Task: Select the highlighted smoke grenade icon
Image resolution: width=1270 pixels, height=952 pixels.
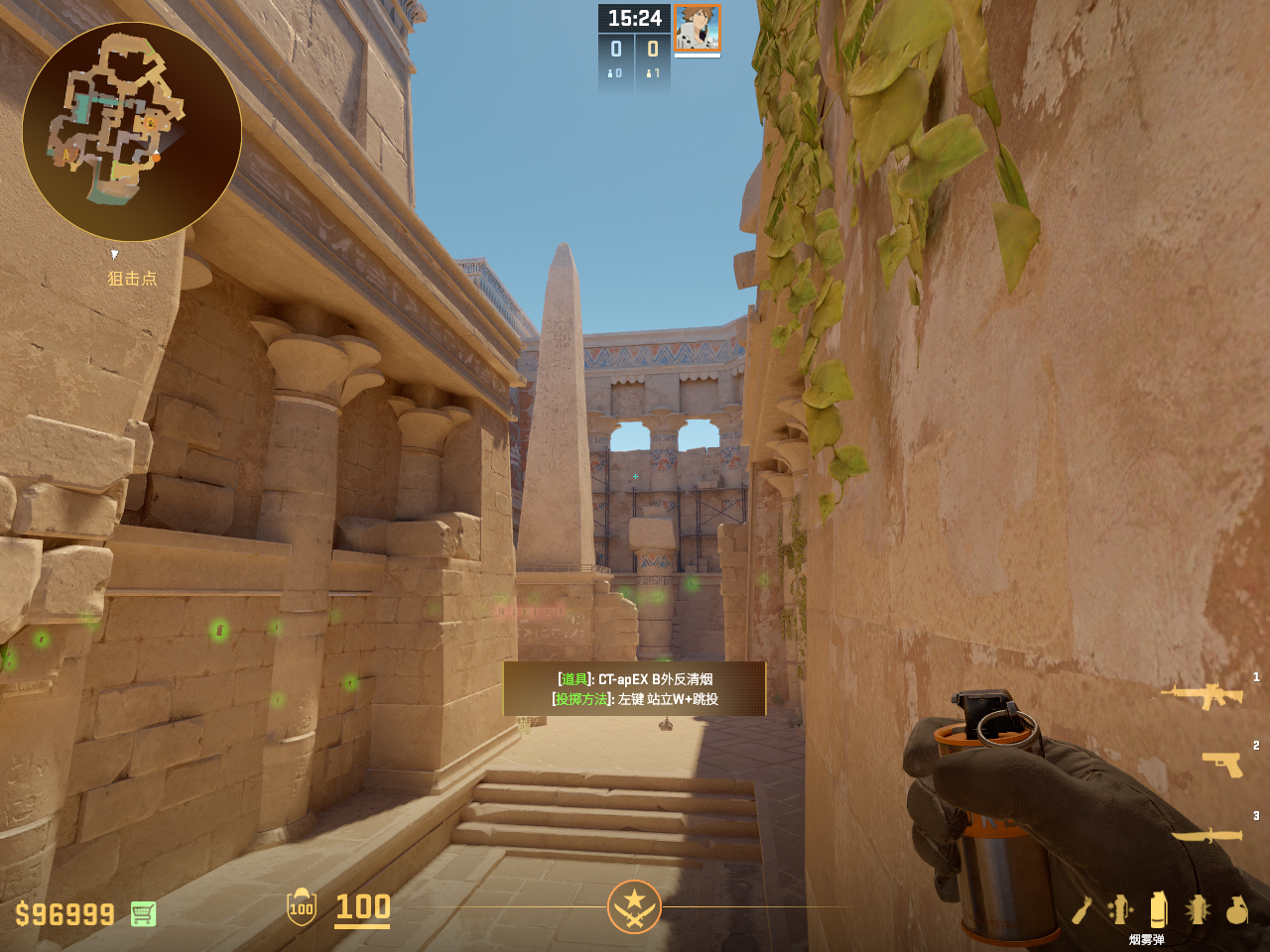Action: pyautogui.click(x=1158, y=909)
